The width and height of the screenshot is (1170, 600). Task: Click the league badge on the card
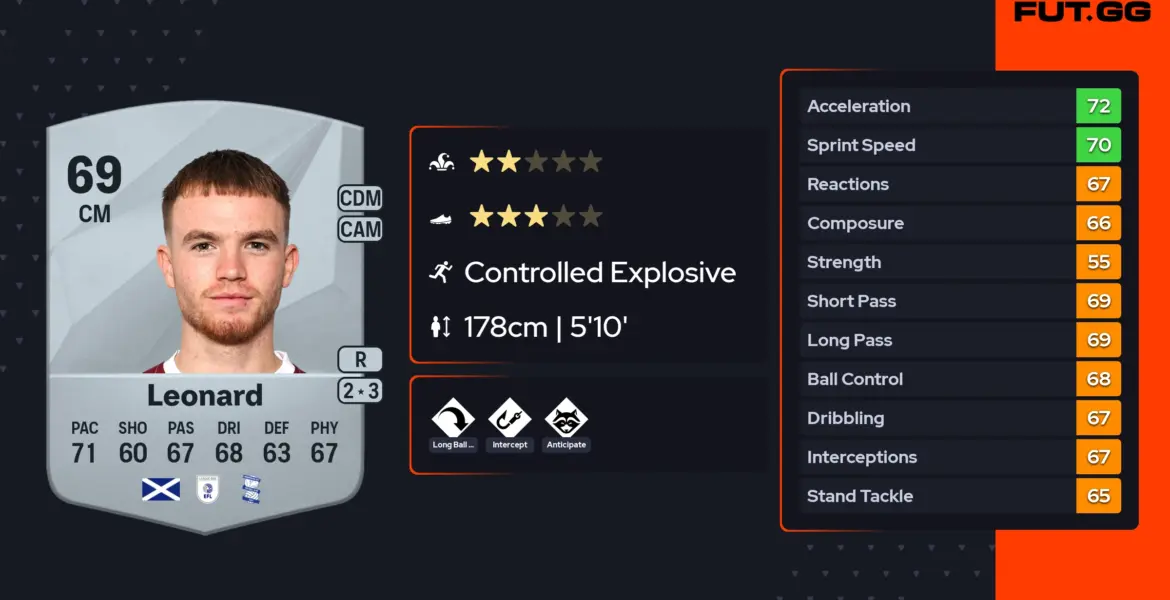click(x=205, y=489)
